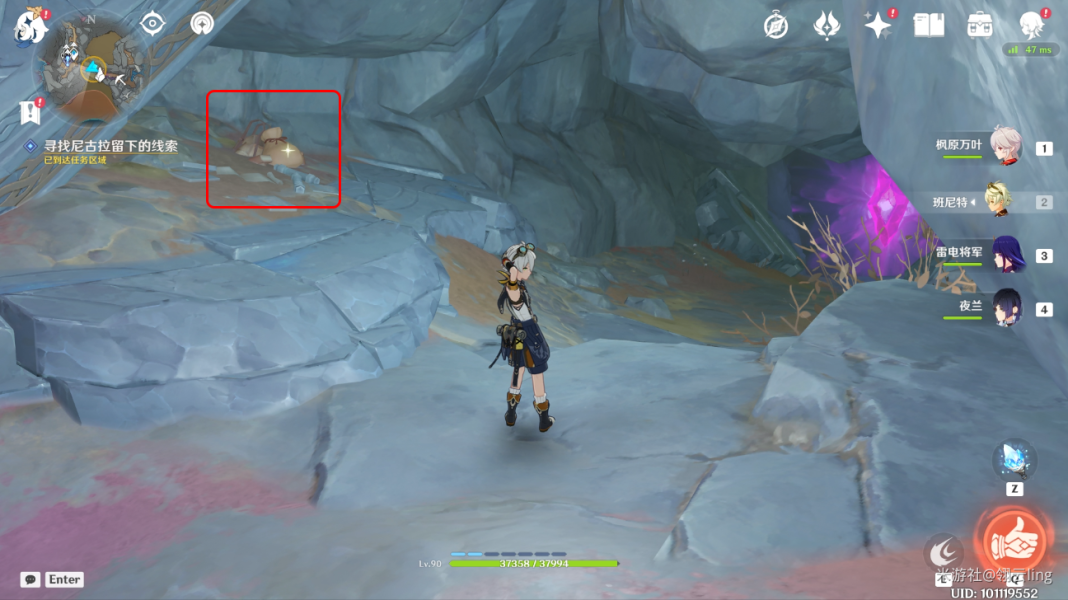Switch to party member 雷电将军
The height and width of the screenshot is (600, 1068).
tap(1005, 254)
